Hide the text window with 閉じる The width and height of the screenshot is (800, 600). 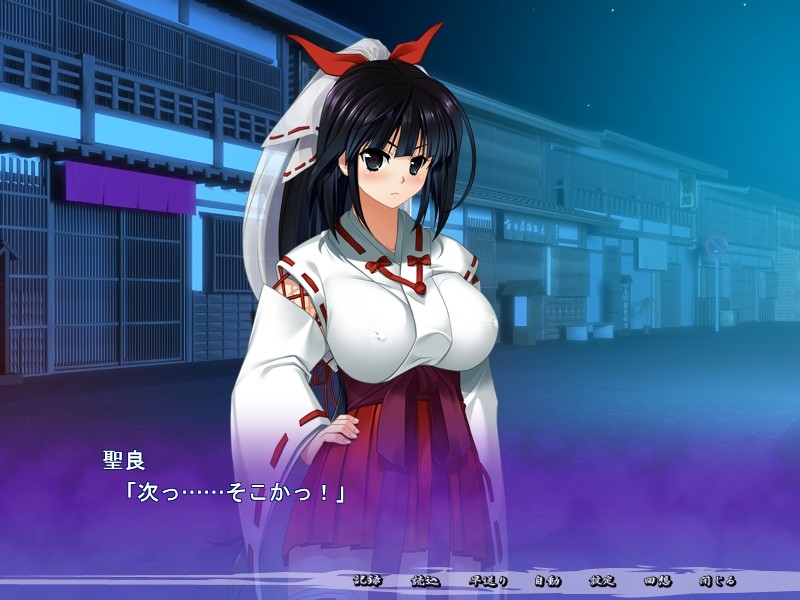pos(718,581)
